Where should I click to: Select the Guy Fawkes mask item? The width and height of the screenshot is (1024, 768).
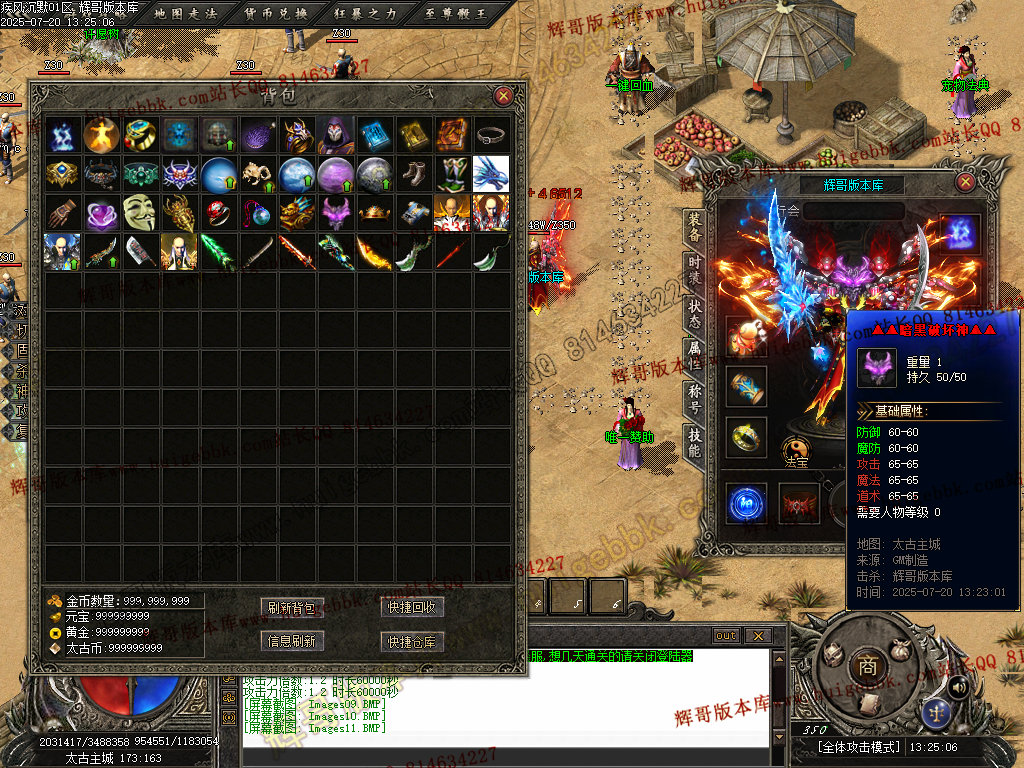[x=141, y=212]
